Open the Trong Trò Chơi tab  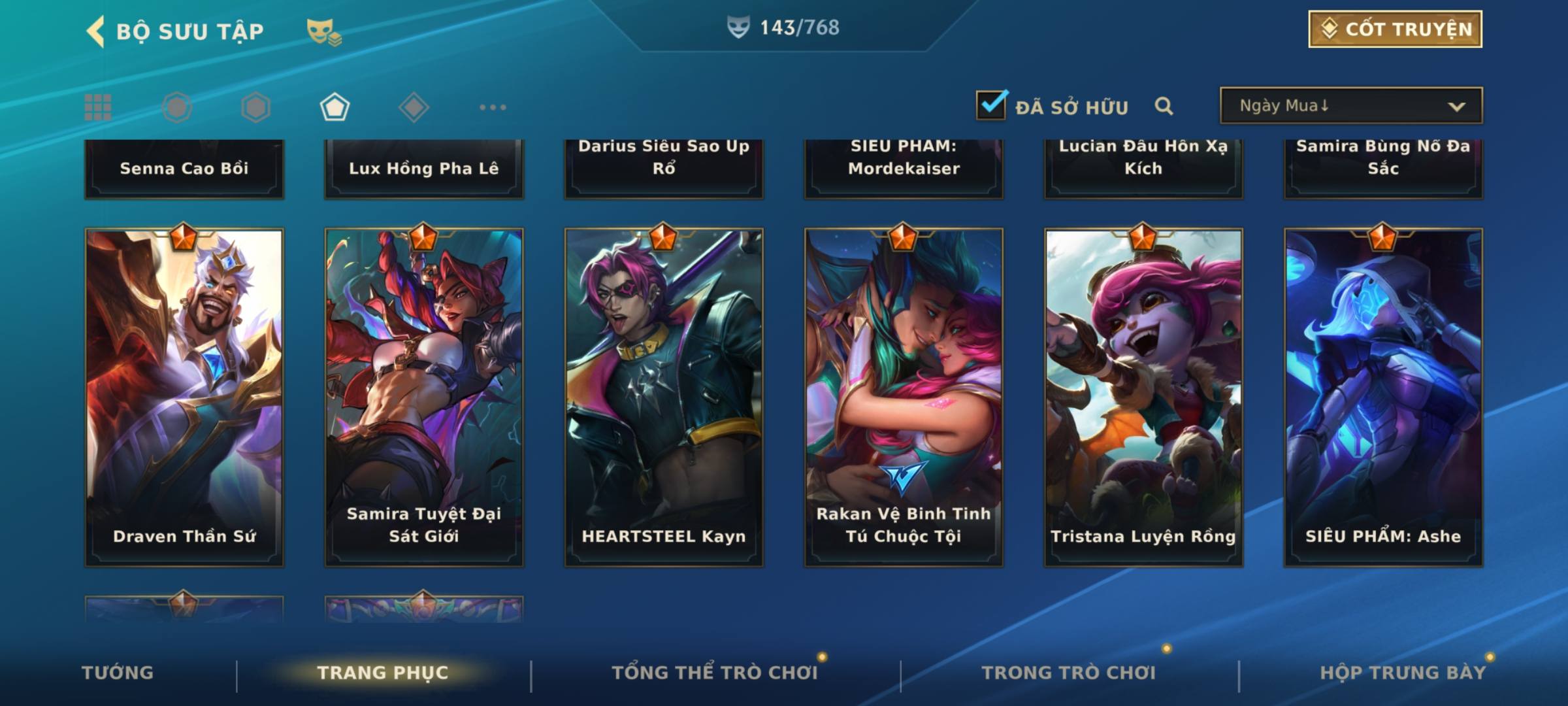(1069, 673)
